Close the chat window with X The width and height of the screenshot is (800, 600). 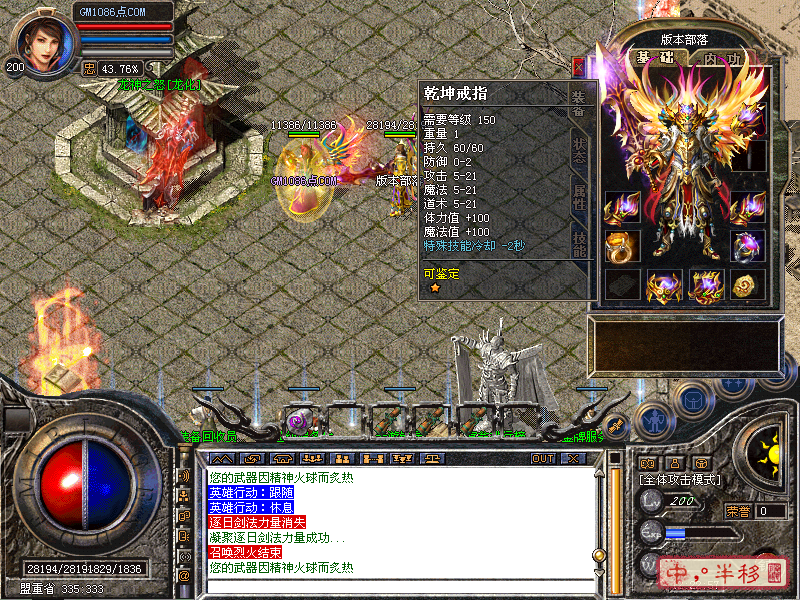click(x=573, y=458)
